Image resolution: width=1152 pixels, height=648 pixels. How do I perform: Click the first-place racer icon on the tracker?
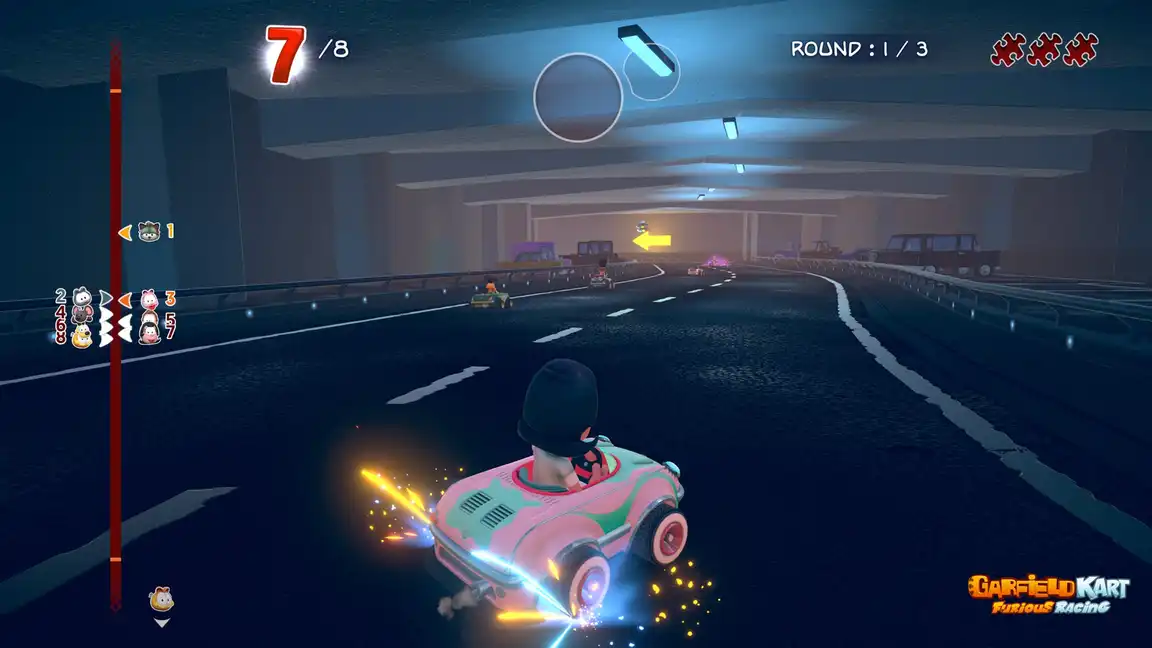(x=149, y=231)
